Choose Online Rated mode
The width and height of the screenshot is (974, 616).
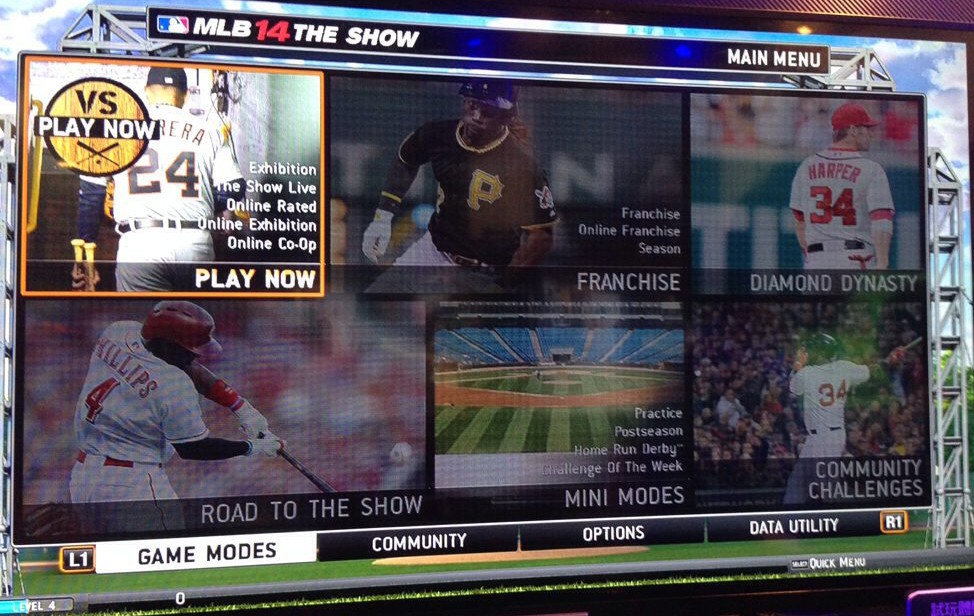[270, 206]
